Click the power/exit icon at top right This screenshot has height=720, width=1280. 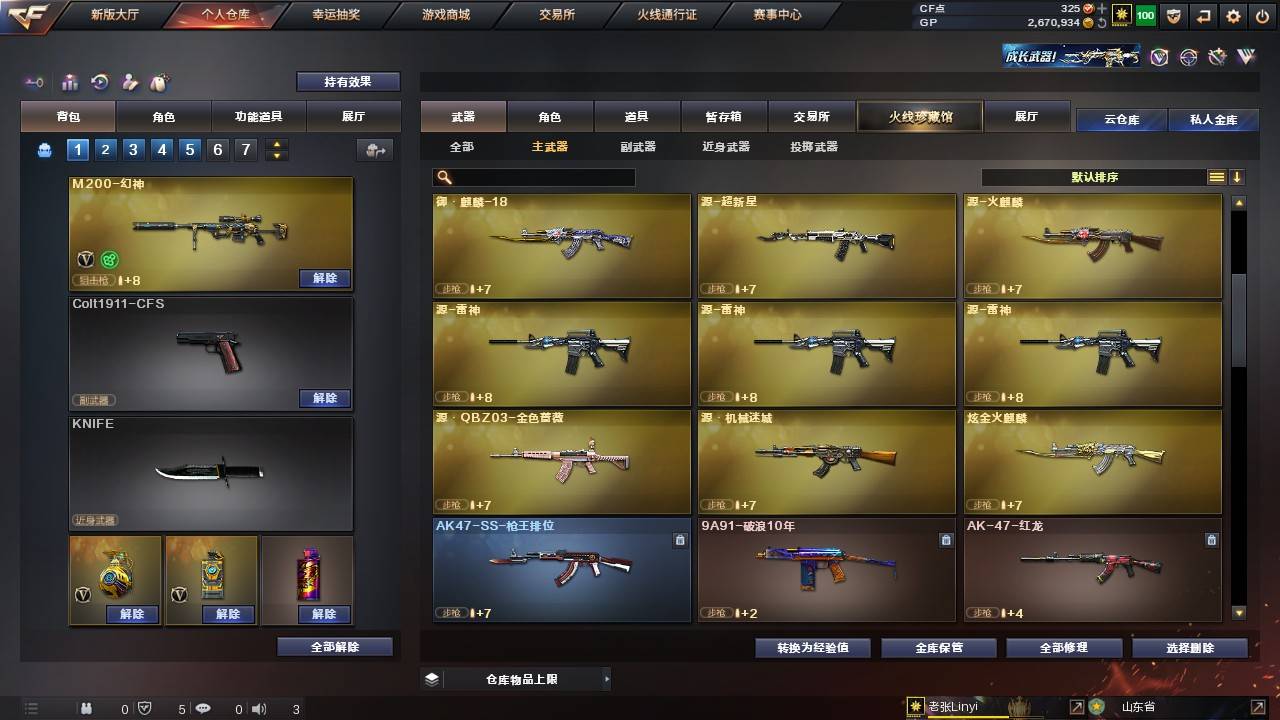coord(1262,16)
